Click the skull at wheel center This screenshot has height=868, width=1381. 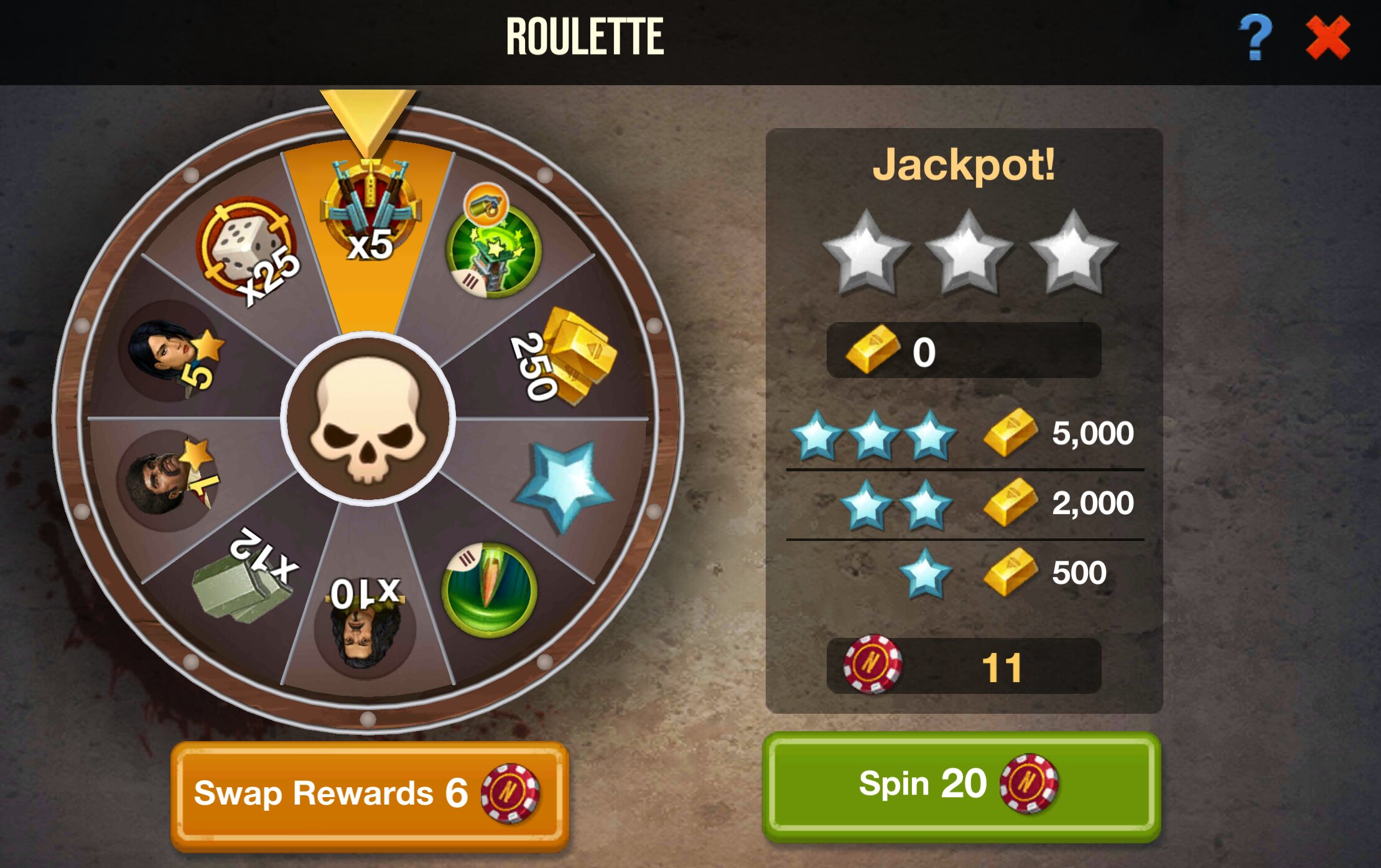click(368, 418)
